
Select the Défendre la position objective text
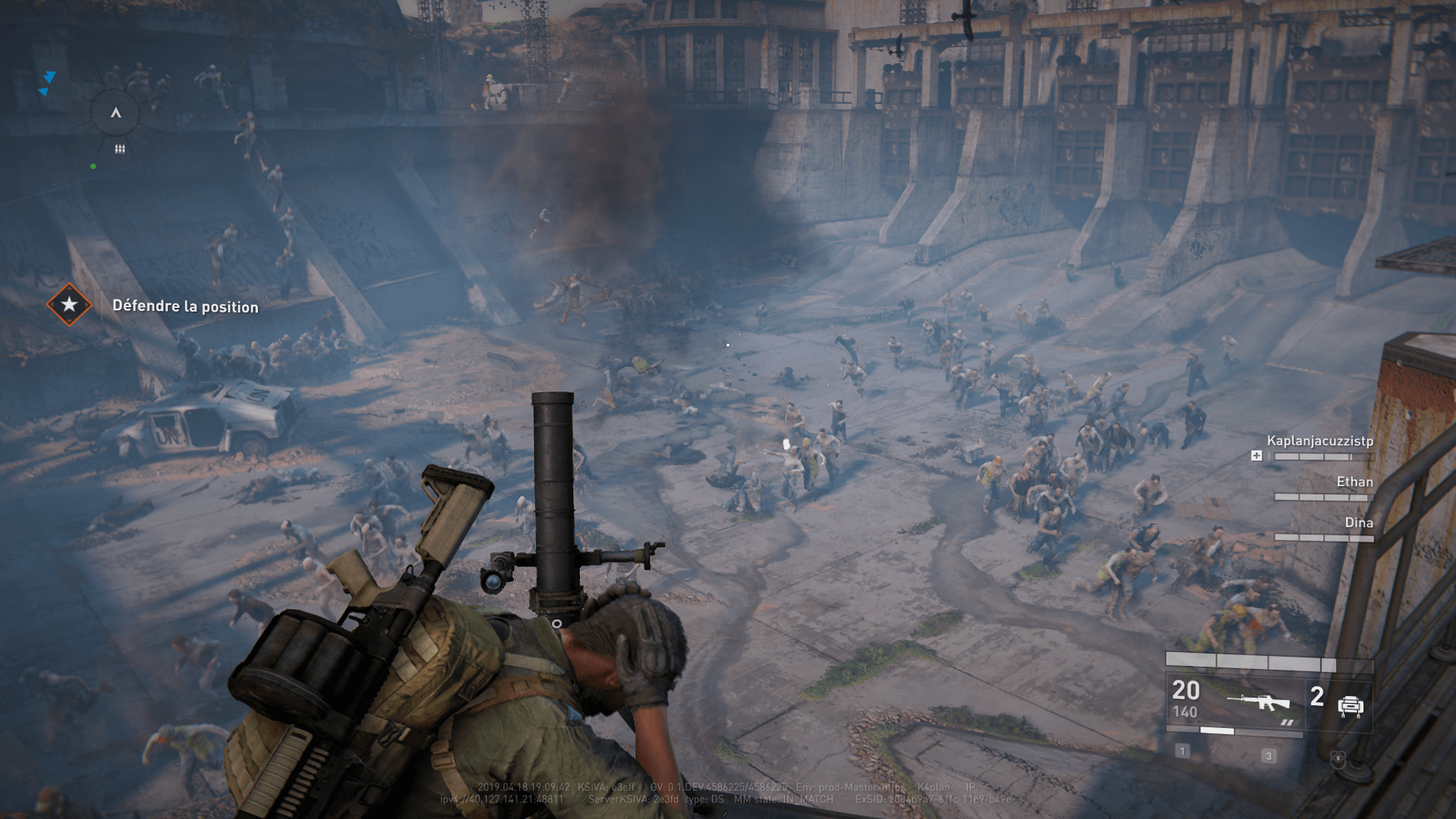coord(185,306)
